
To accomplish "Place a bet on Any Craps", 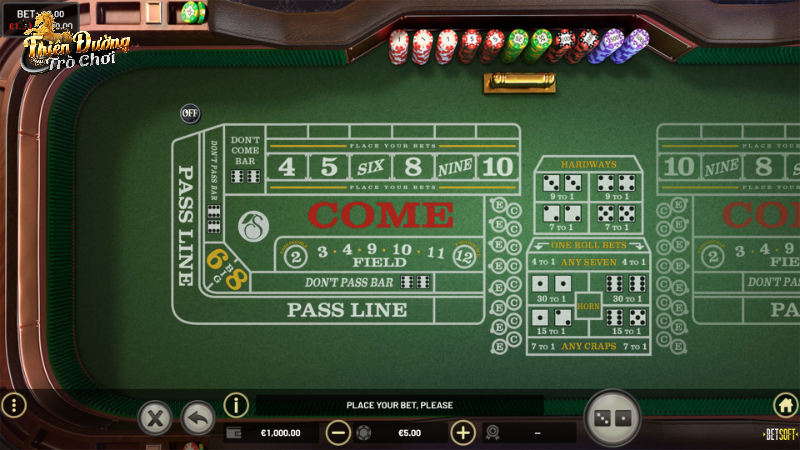I will 588,346.
